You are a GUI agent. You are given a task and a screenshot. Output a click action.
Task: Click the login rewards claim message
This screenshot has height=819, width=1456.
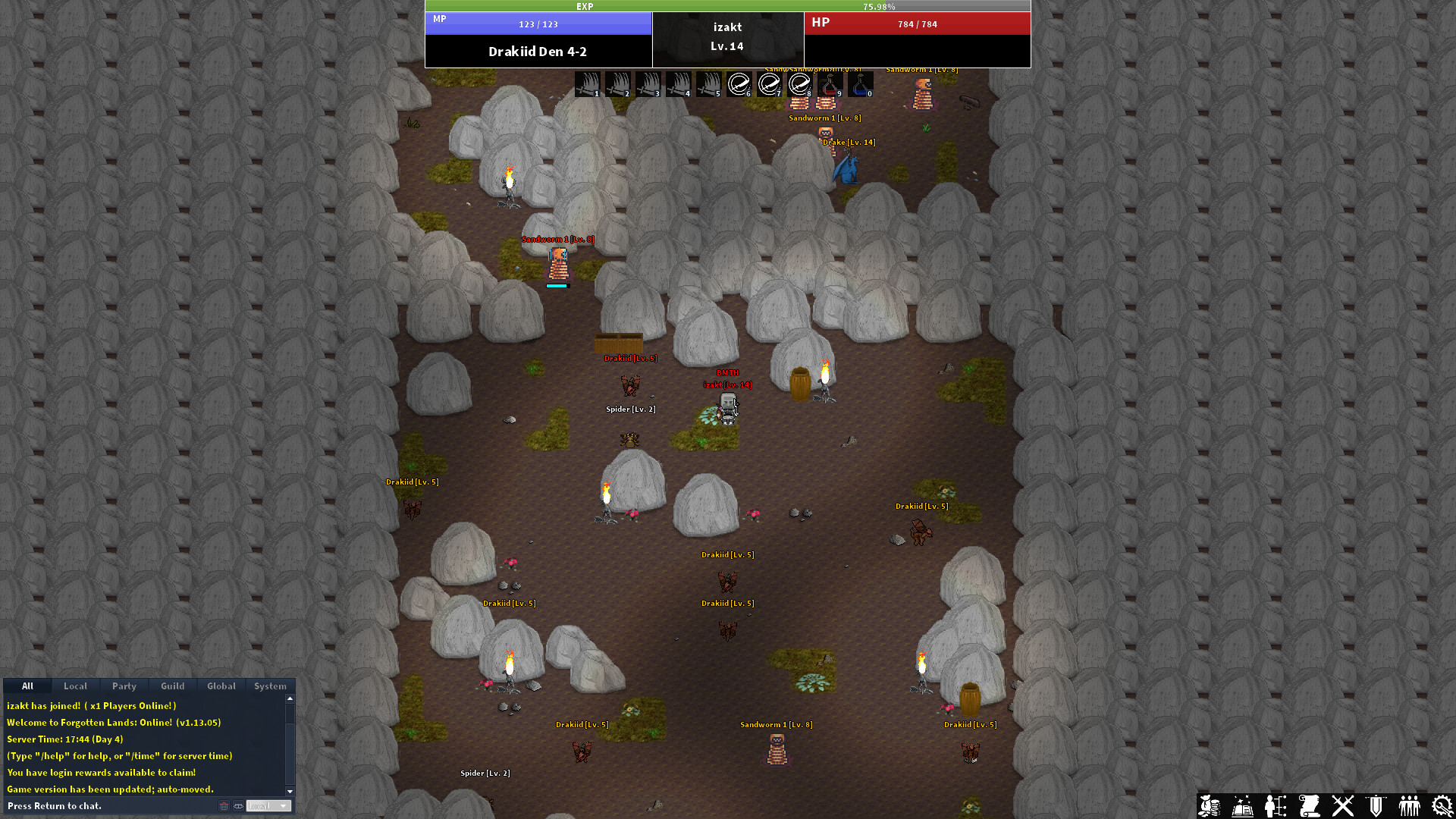101,772
